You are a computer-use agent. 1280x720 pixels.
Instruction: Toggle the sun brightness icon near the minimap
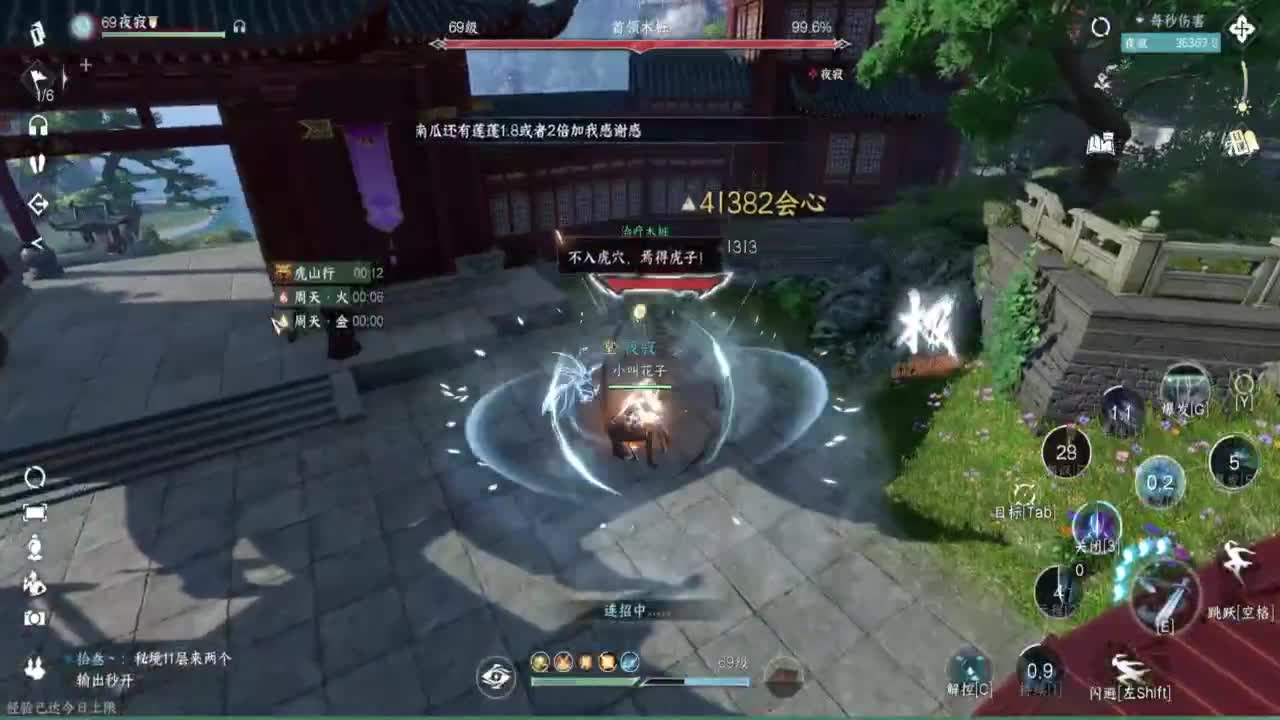(1242, 106)
